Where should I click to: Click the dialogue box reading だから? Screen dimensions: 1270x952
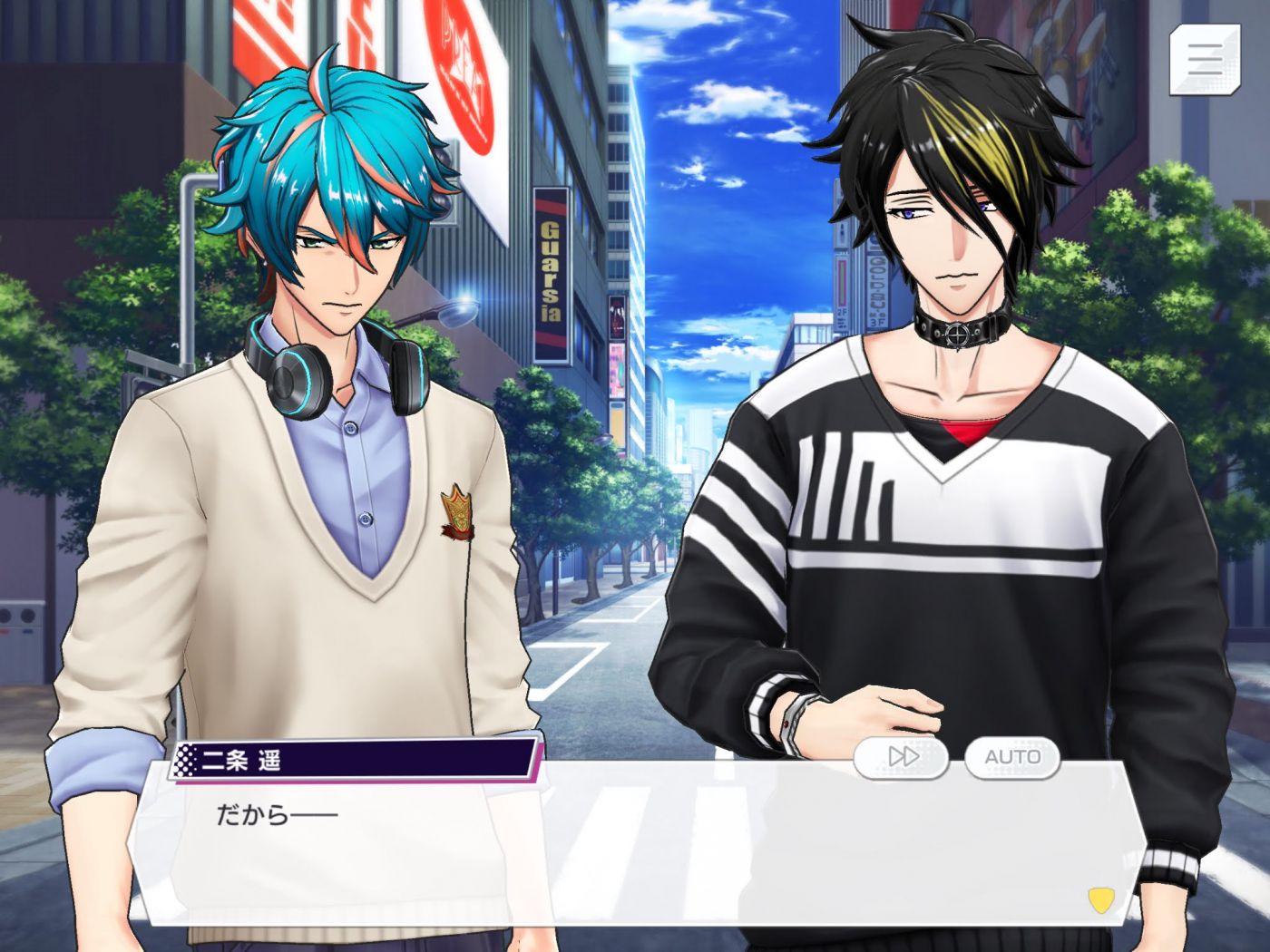pos(635,843)
